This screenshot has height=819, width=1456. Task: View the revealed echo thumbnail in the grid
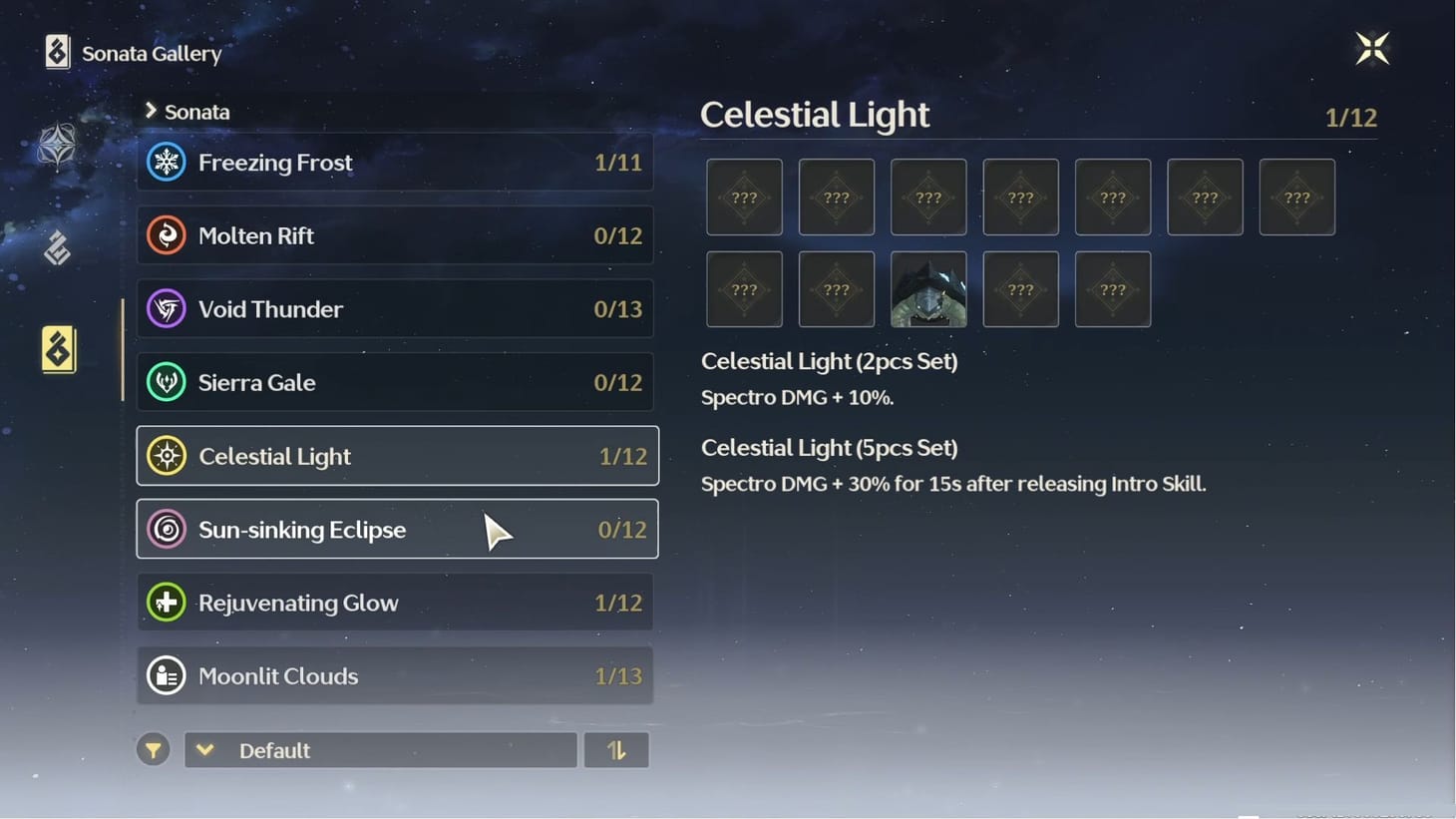(927, 290)
